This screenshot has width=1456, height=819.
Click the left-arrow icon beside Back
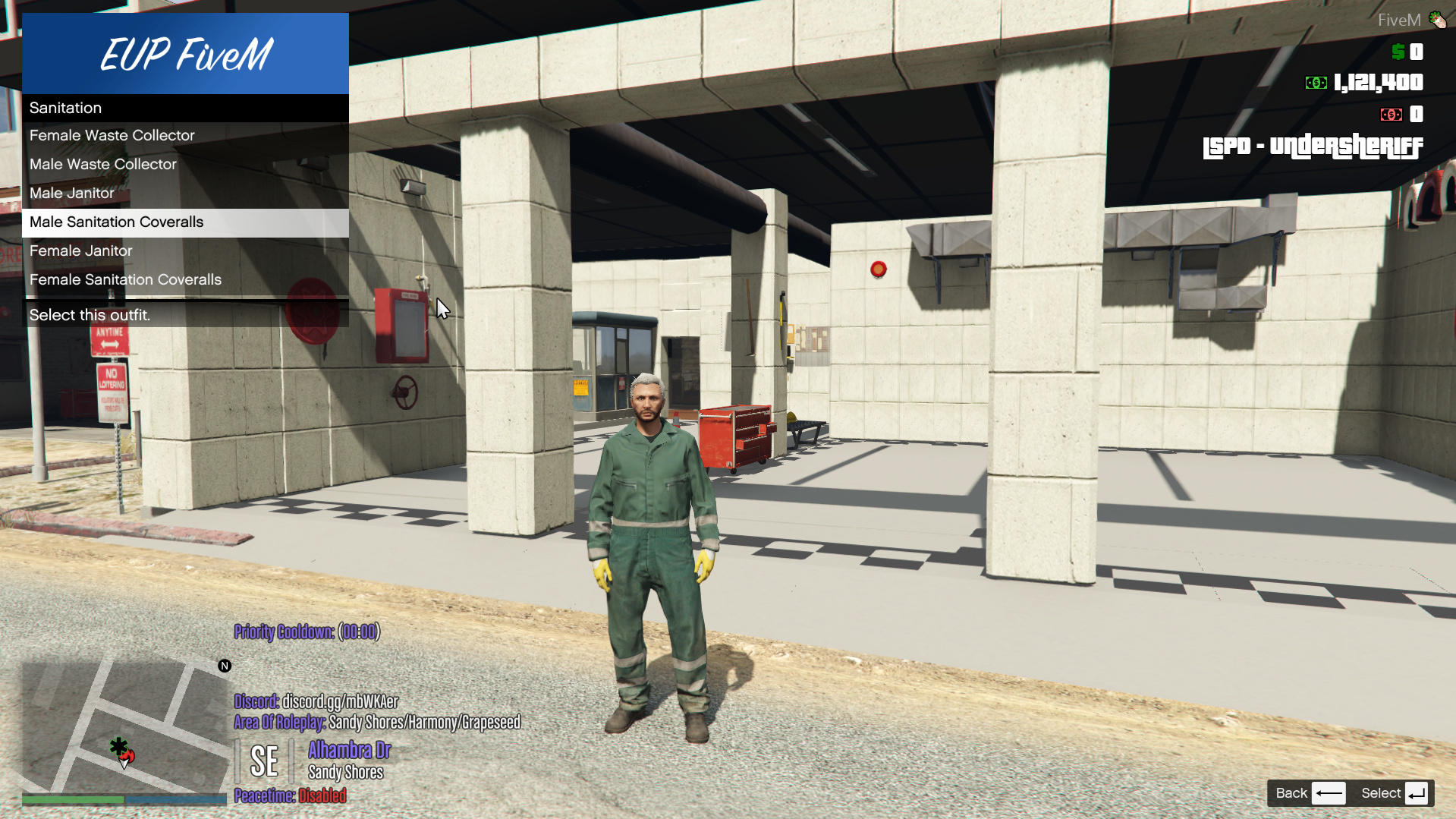[1329, 792]
